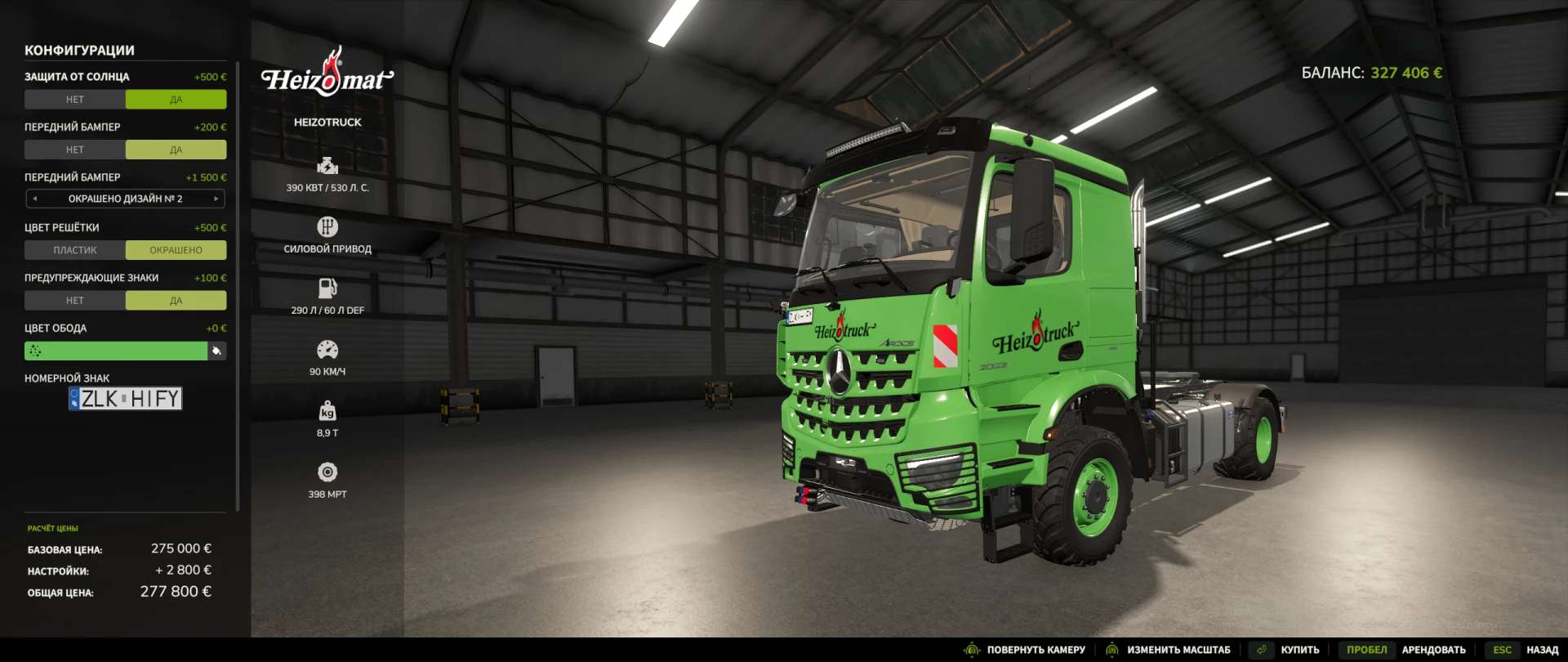Turn off warning signs with НЕТ
This screenshot has width=1568, height=662.
pyautogui.click(x=75, y=301)
